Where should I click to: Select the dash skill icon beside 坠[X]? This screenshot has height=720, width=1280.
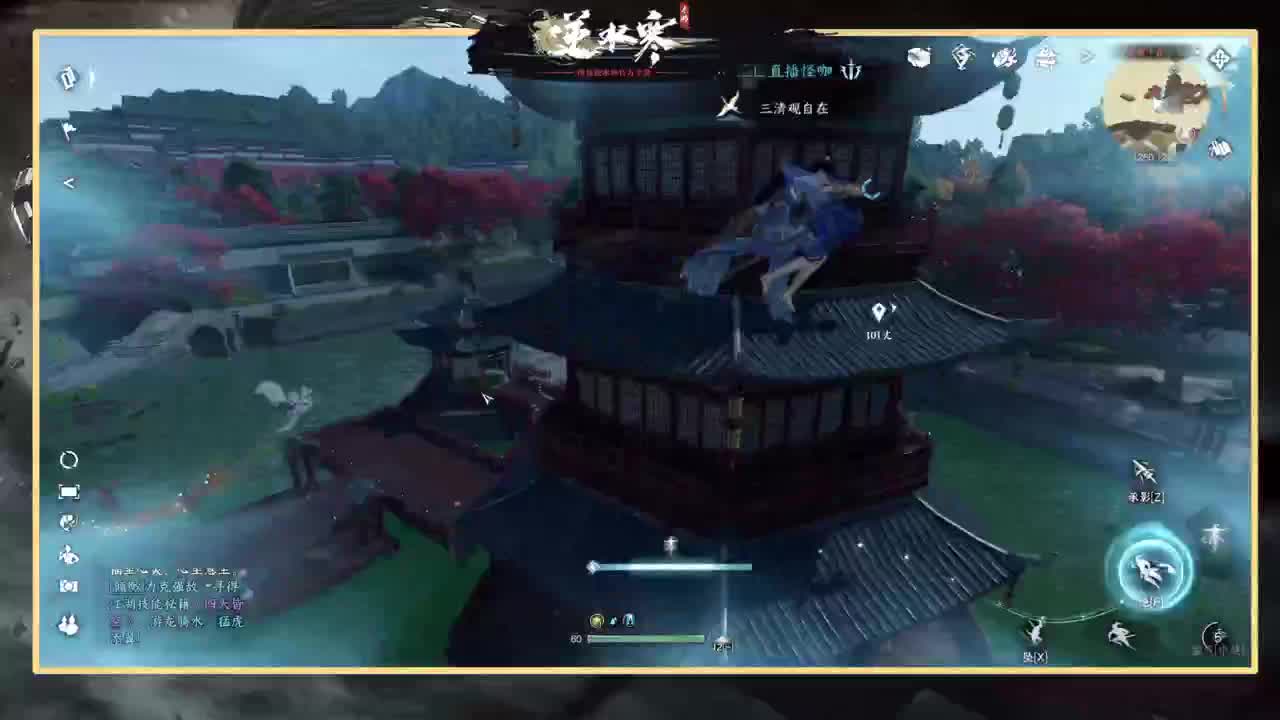[x=1119, y=631]
